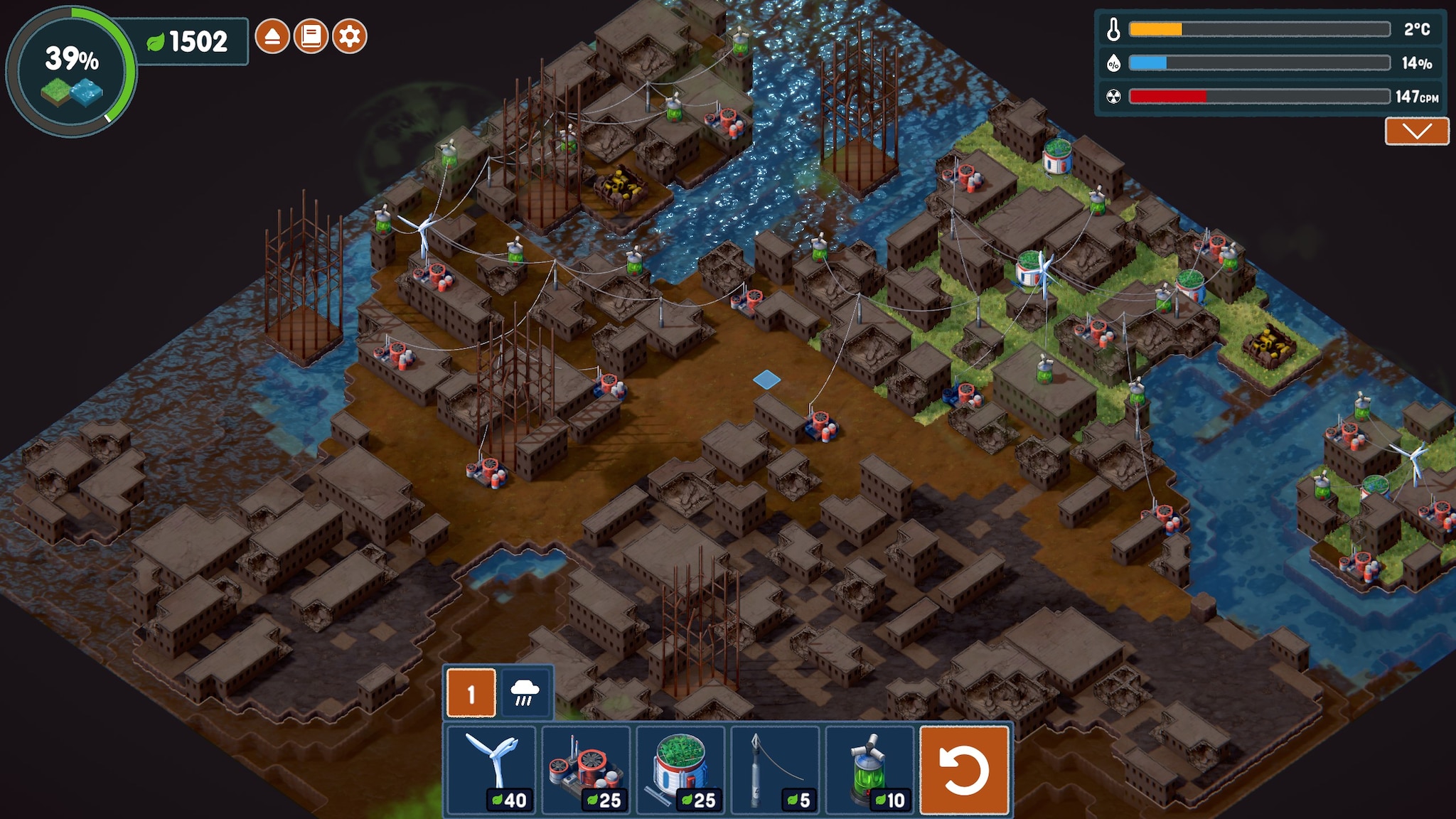Open the gear settings menu
The width and height of the screenshot is (1456, 819).
pos(349,36)
